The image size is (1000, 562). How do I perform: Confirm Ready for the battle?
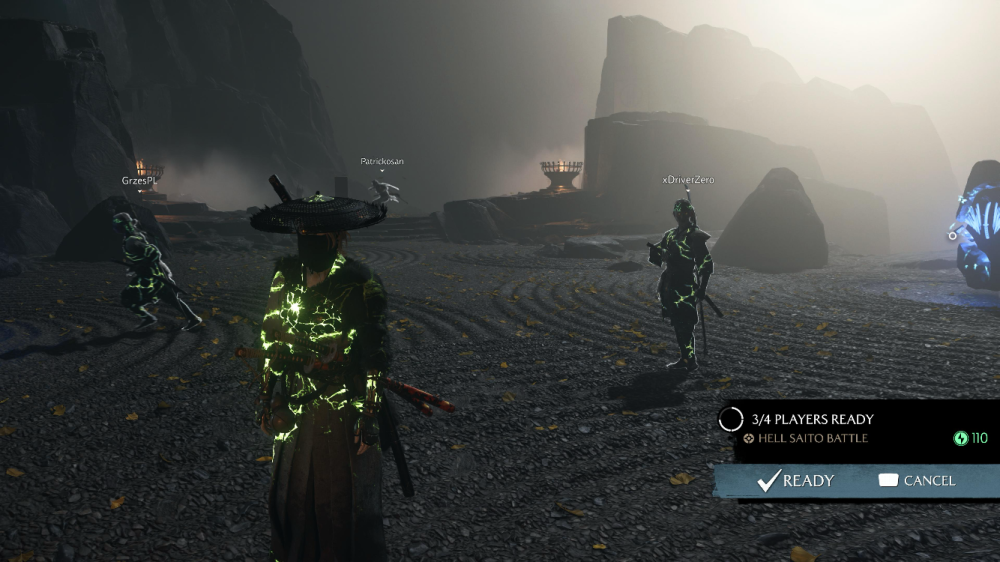[796, 481]
